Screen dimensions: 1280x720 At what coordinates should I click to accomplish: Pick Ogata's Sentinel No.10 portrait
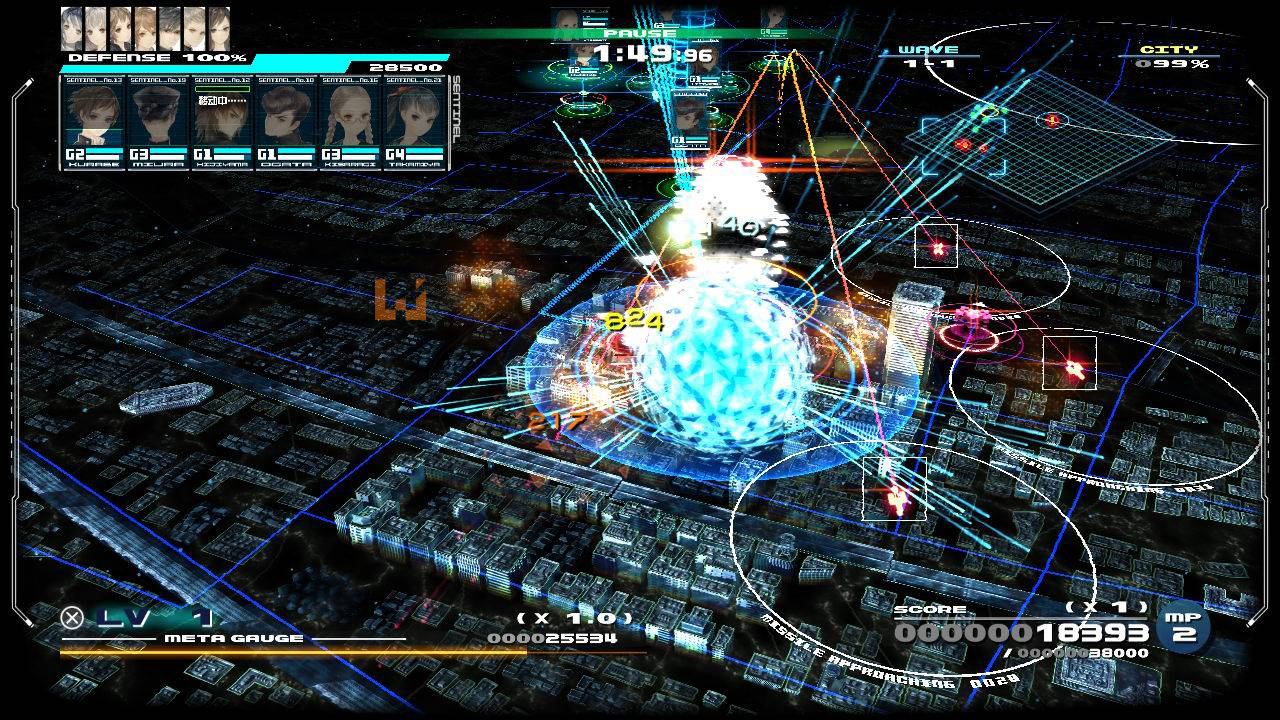[x=285, y=121]
